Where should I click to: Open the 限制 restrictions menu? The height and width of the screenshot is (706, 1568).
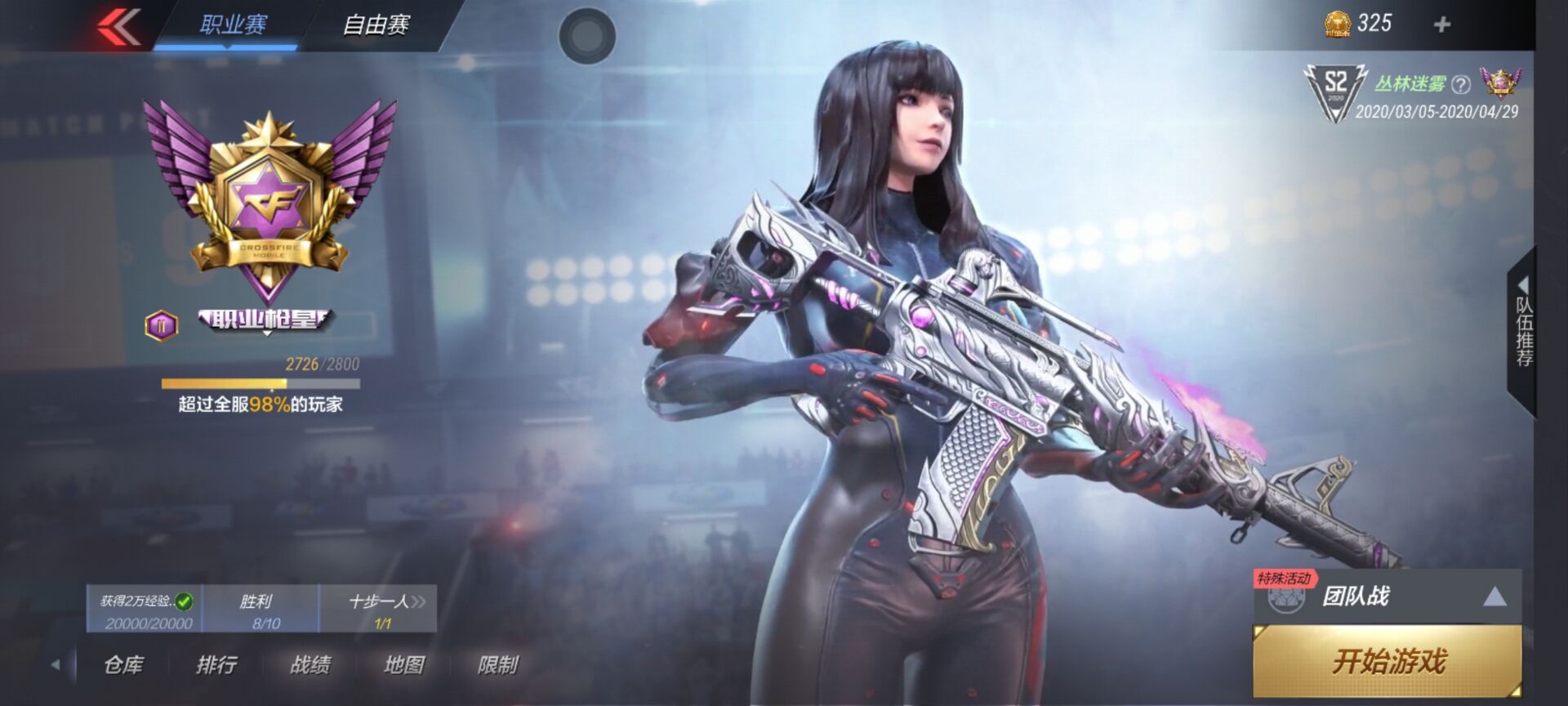498,665
